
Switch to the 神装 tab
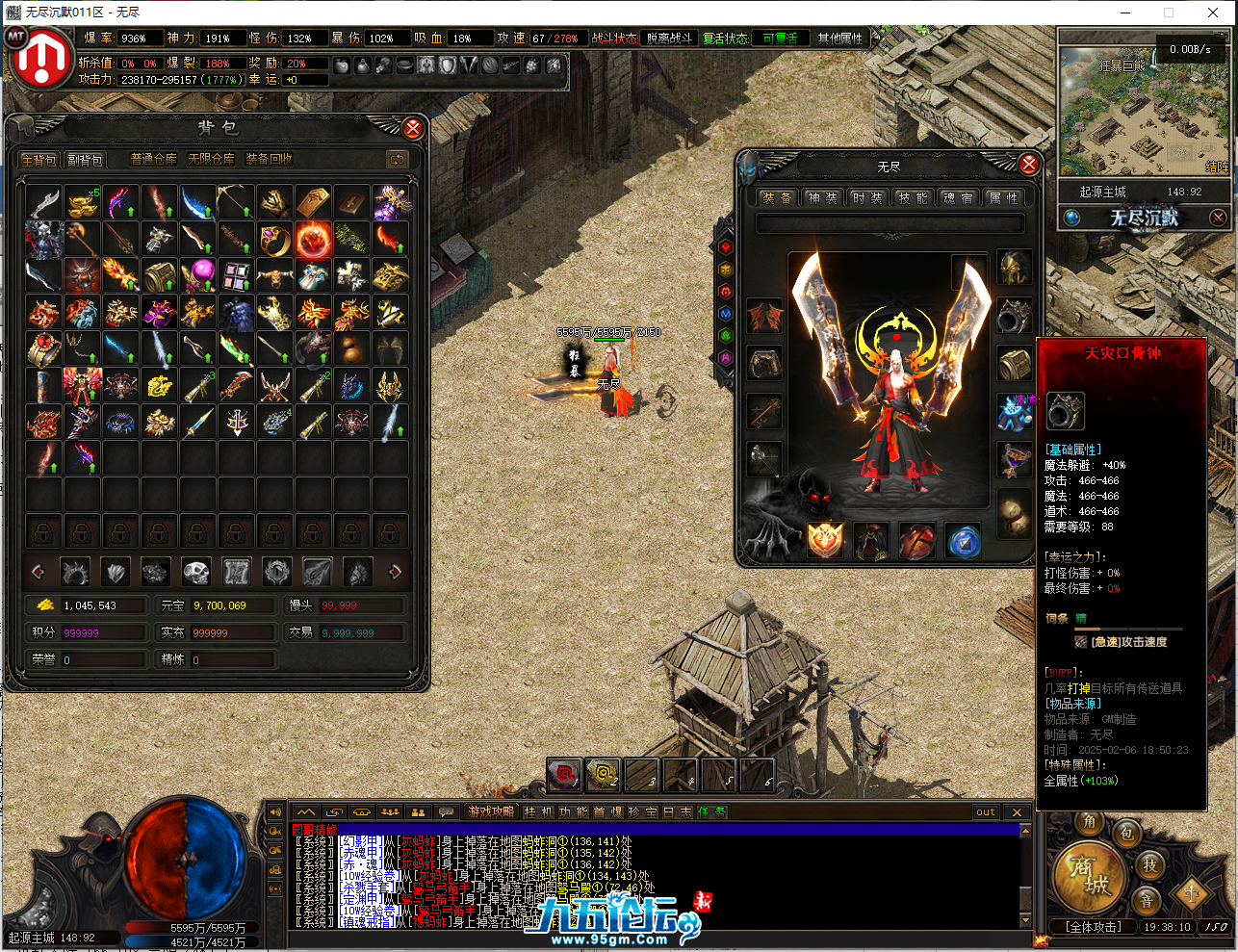(821, 197)
